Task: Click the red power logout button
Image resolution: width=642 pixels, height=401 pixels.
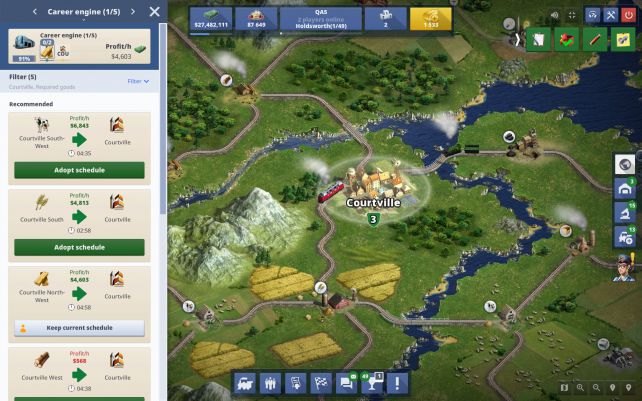Action: click(x=628, y=15)
